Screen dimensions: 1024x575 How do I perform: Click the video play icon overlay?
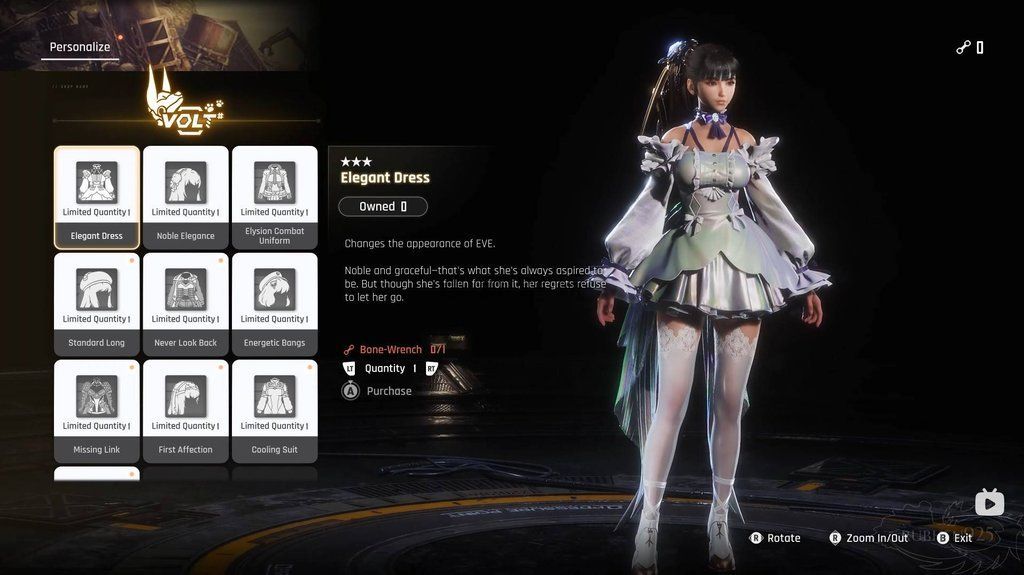point(989,502)
